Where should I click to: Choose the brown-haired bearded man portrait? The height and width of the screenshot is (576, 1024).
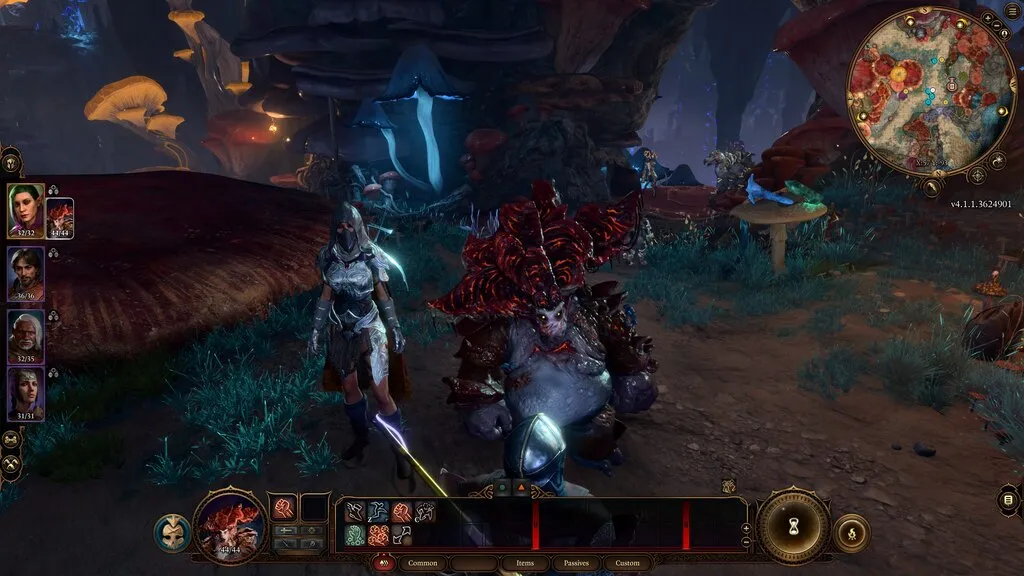tap(25, 273)
